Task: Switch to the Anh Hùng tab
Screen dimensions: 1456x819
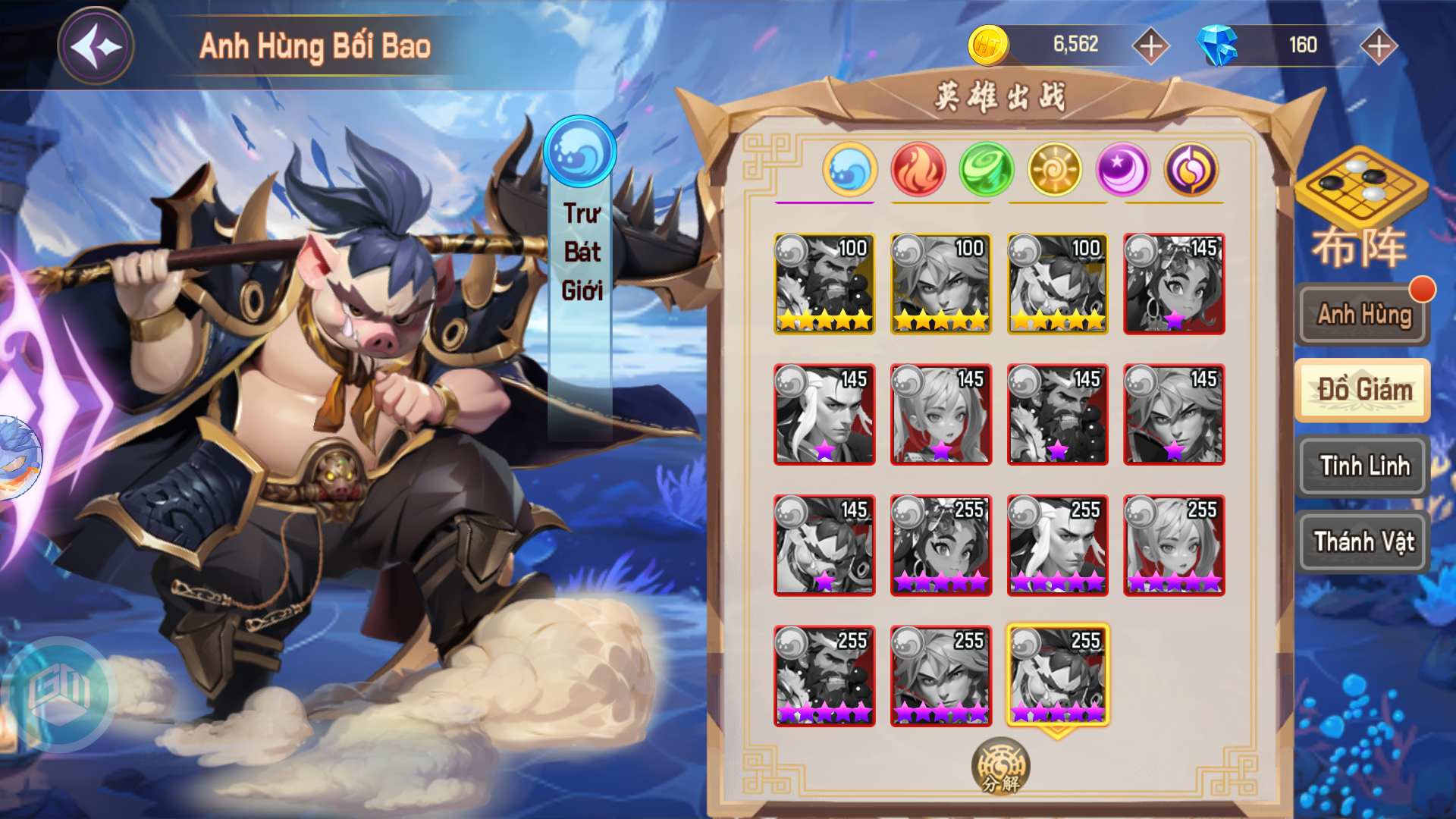Action: pos(1363,314)
